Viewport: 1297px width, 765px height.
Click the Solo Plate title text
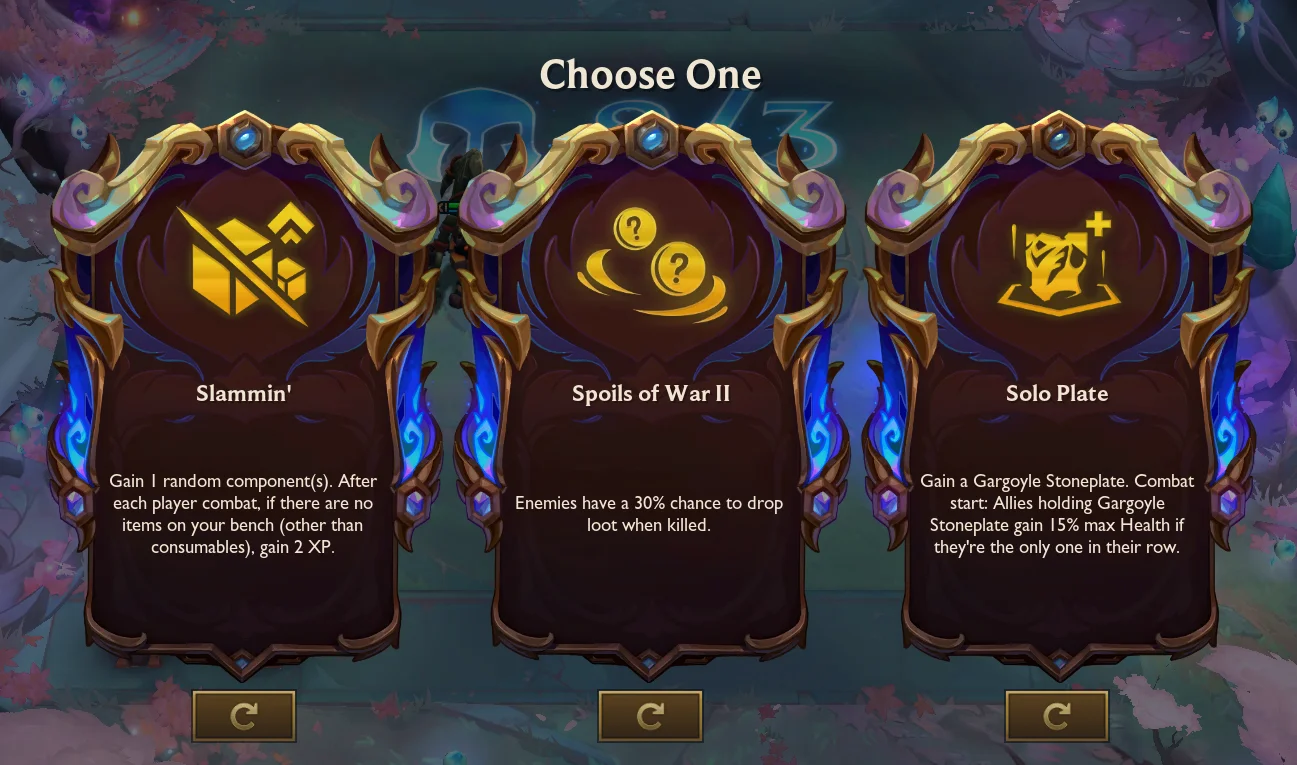(1057, 393)
